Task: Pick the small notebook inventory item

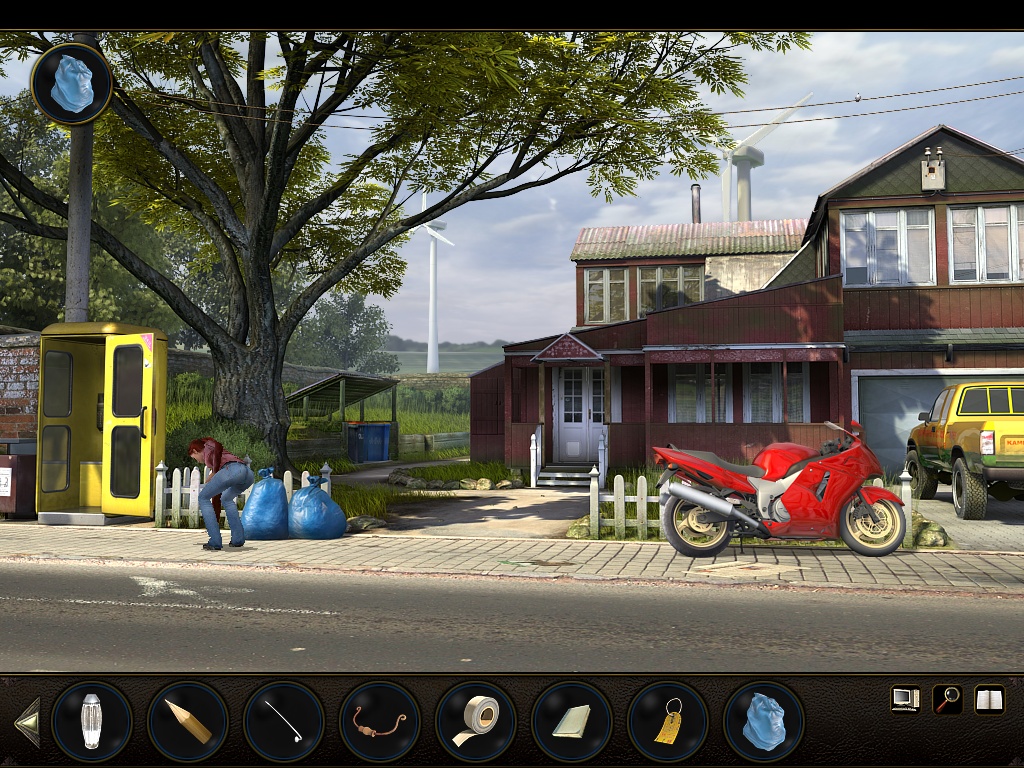Action: tap(572, 721)
